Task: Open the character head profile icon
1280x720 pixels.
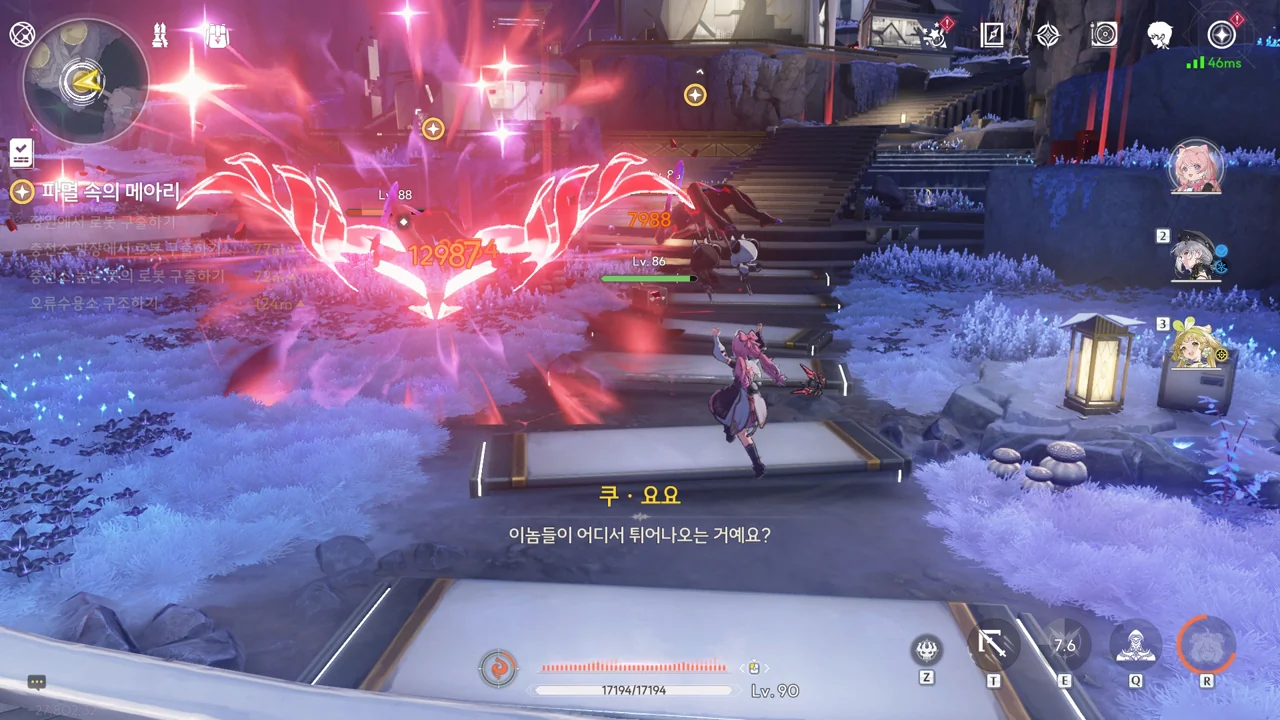Action: tap(1160, 35)
